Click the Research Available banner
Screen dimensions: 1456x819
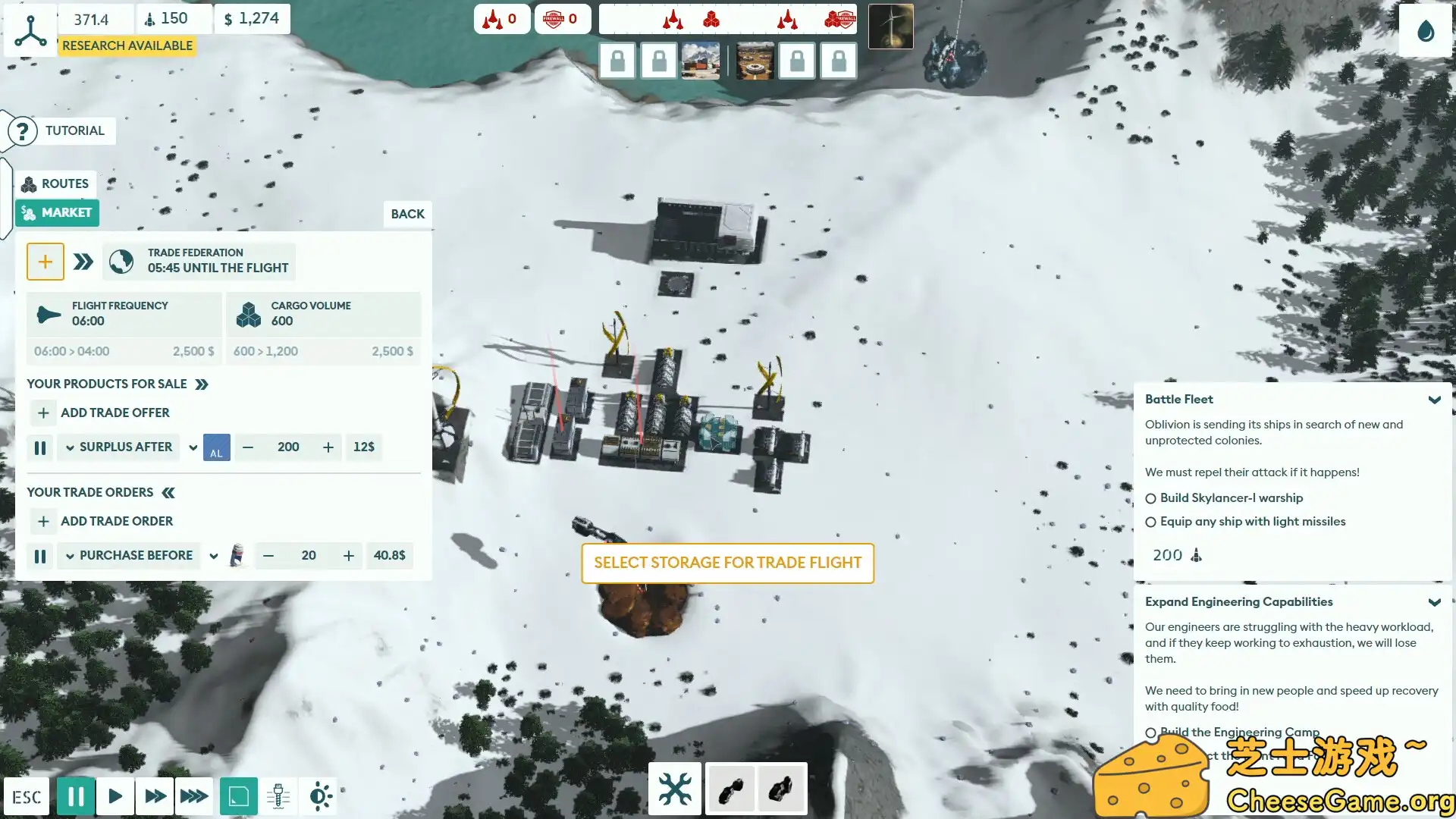127,45
